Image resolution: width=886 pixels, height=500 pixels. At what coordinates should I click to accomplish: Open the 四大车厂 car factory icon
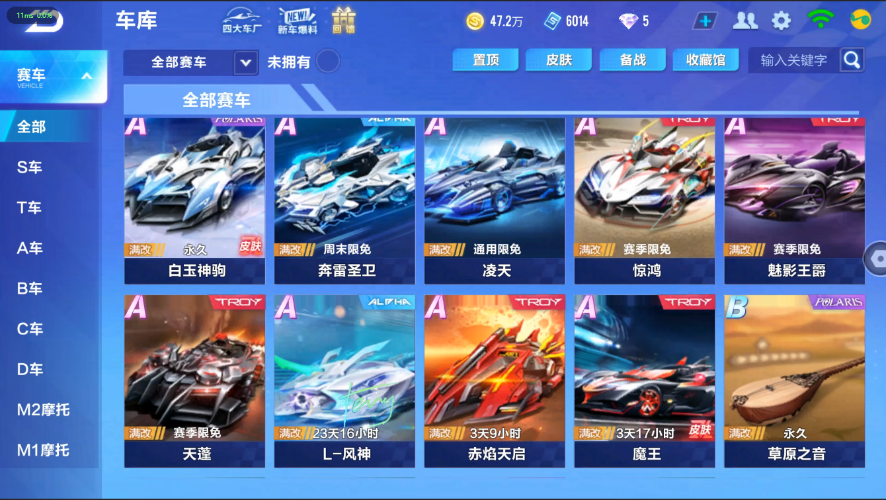click(241, 21)
